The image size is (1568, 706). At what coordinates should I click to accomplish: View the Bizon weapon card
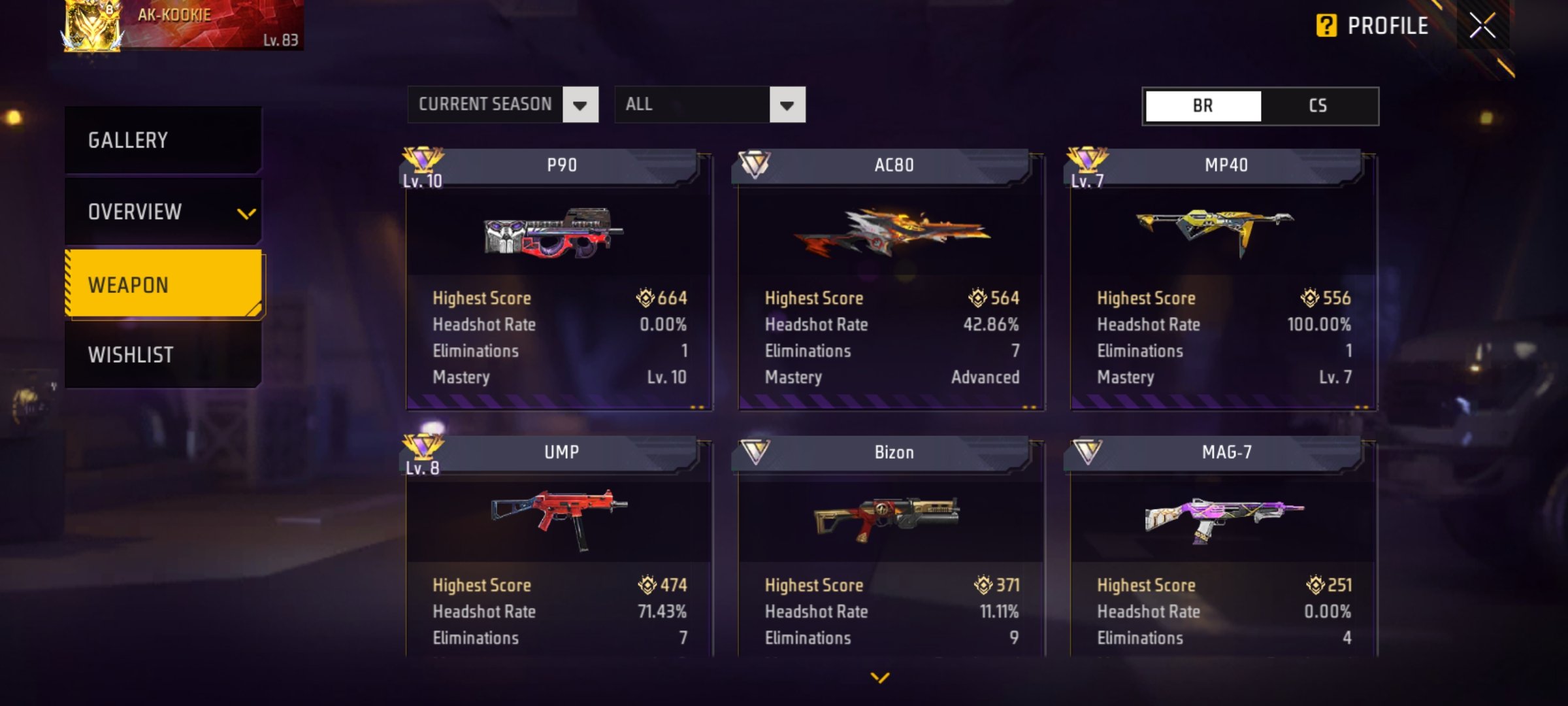pos(891,549)
